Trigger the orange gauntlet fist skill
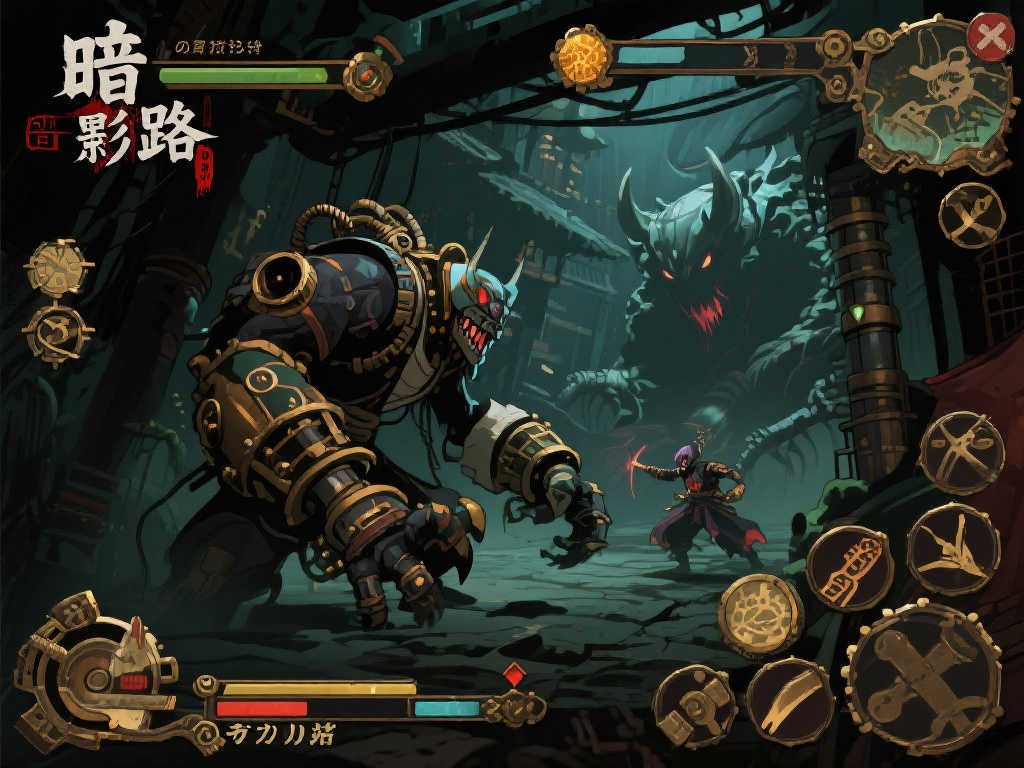 tap(849, 567)
